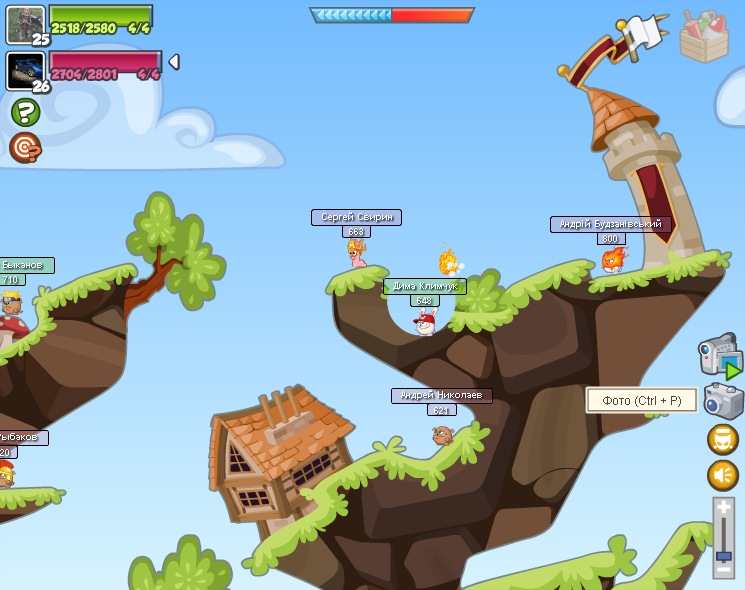
Task: Select the level 25 team avatar
Action: (25, 24)
